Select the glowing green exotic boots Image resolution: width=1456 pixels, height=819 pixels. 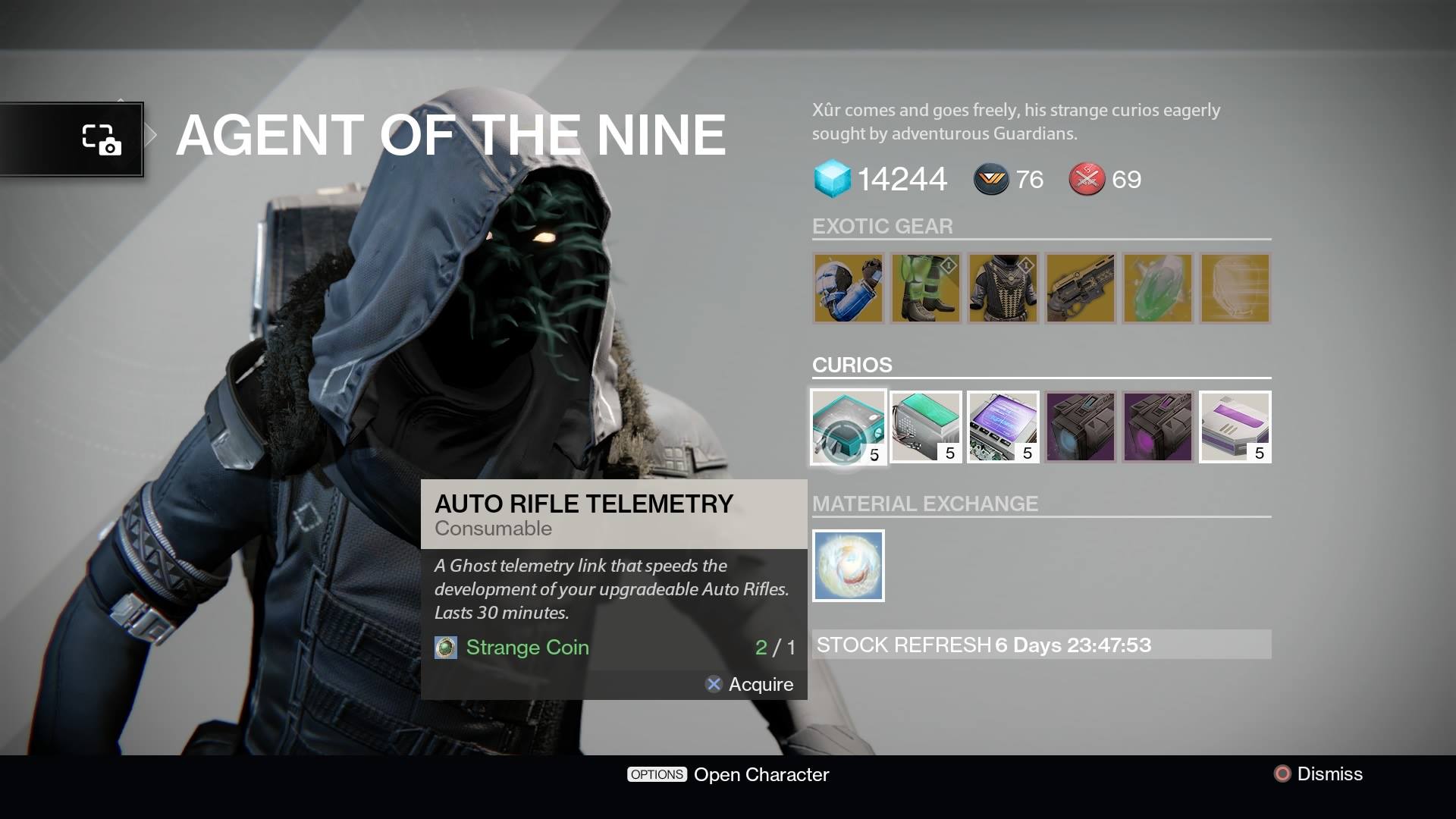925,288
